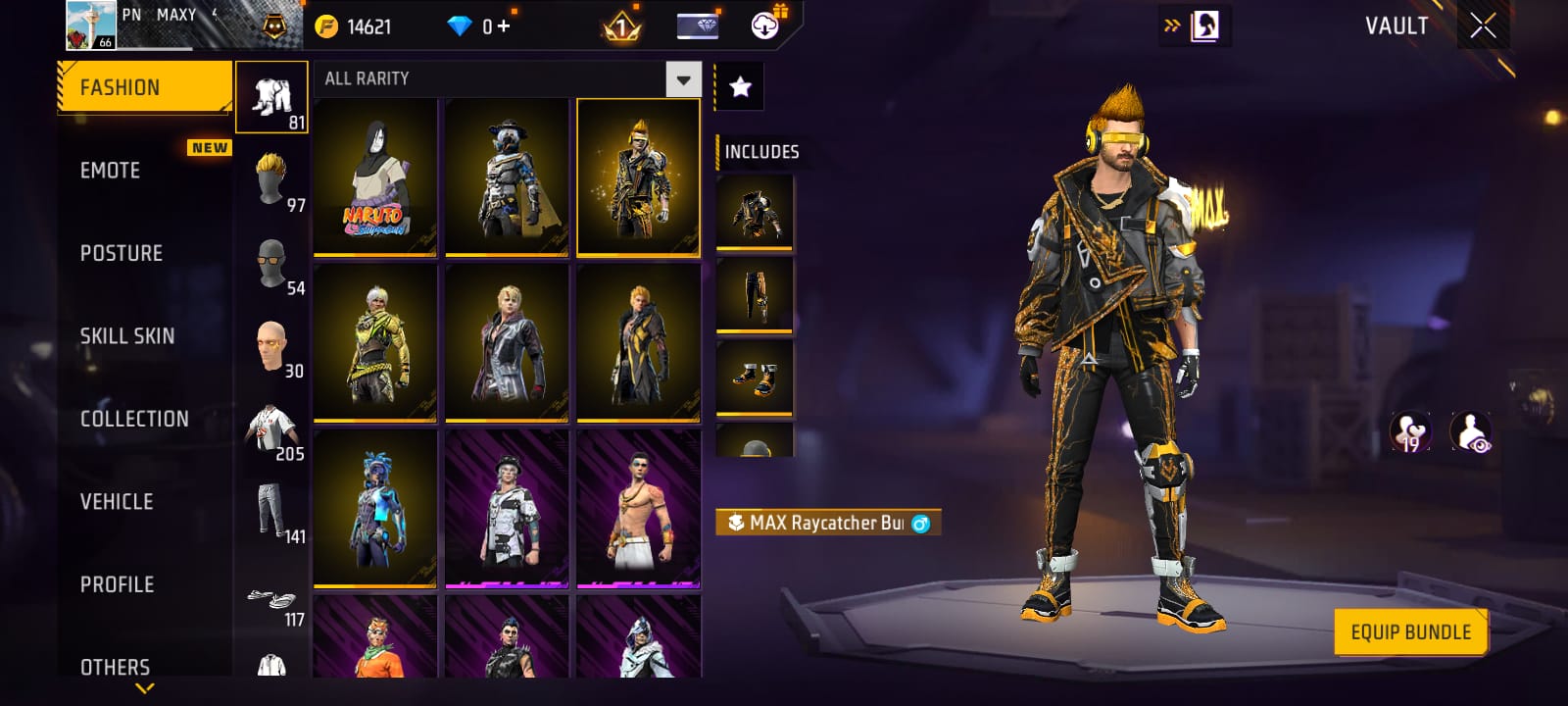Add diamonds with the plus button

click(504, 26)
